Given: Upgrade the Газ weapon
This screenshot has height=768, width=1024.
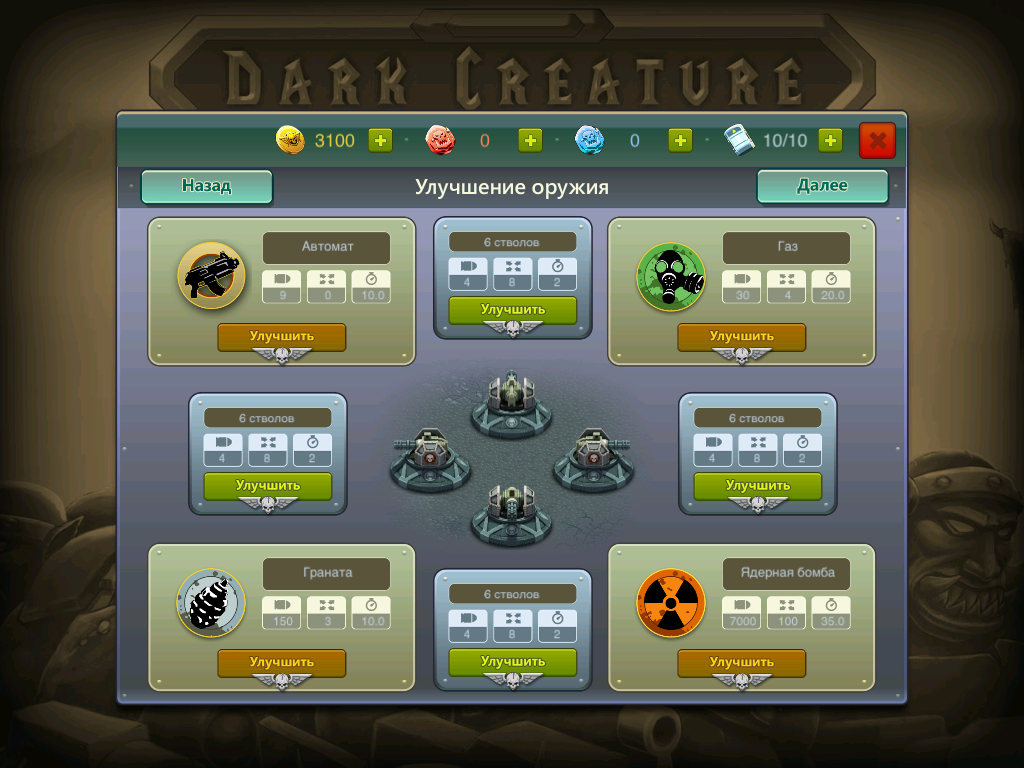Looking at the screenshot, I should [741, 337].
